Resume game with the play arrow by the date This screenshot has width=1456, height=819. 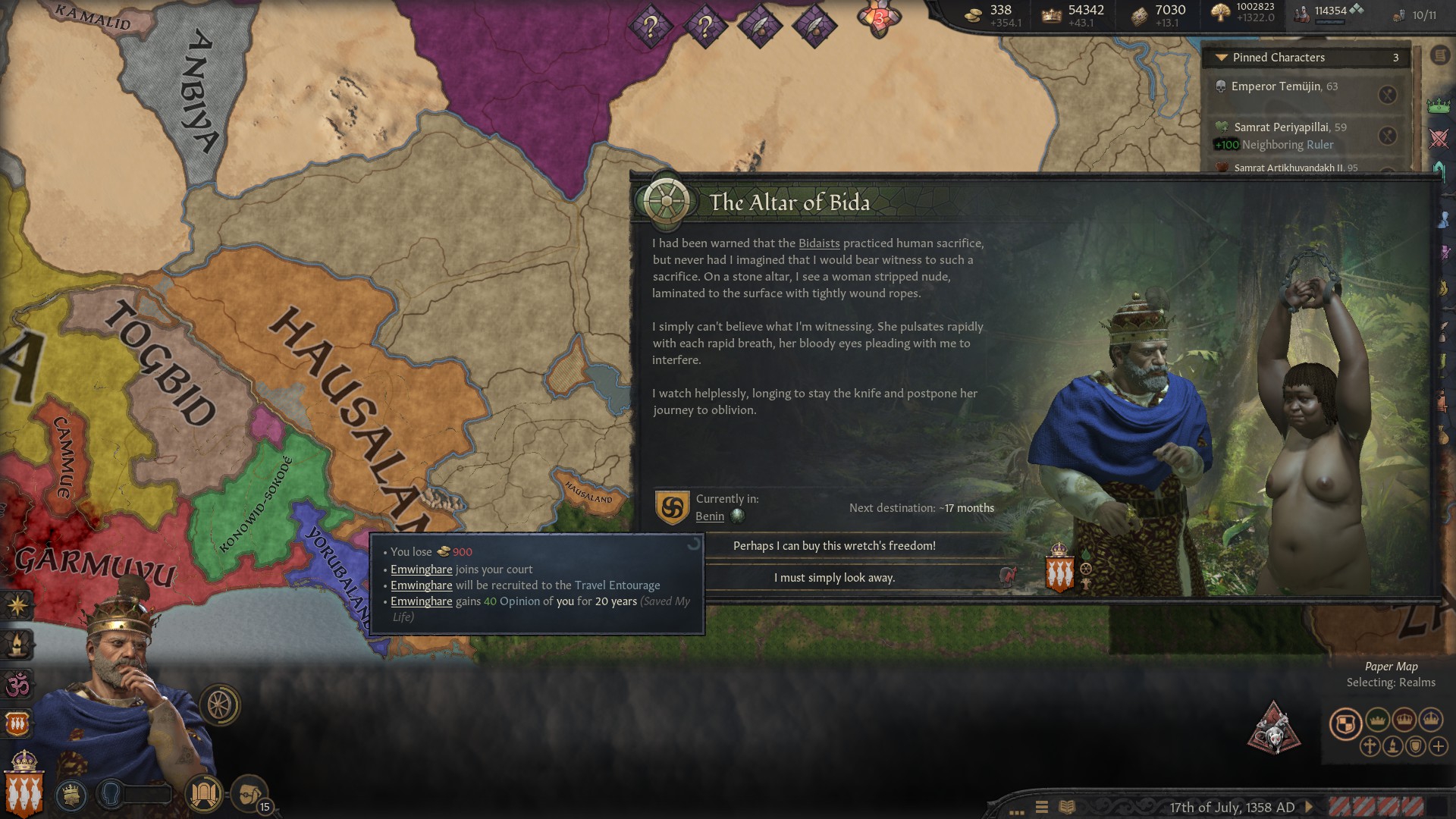pos(1309,808)
